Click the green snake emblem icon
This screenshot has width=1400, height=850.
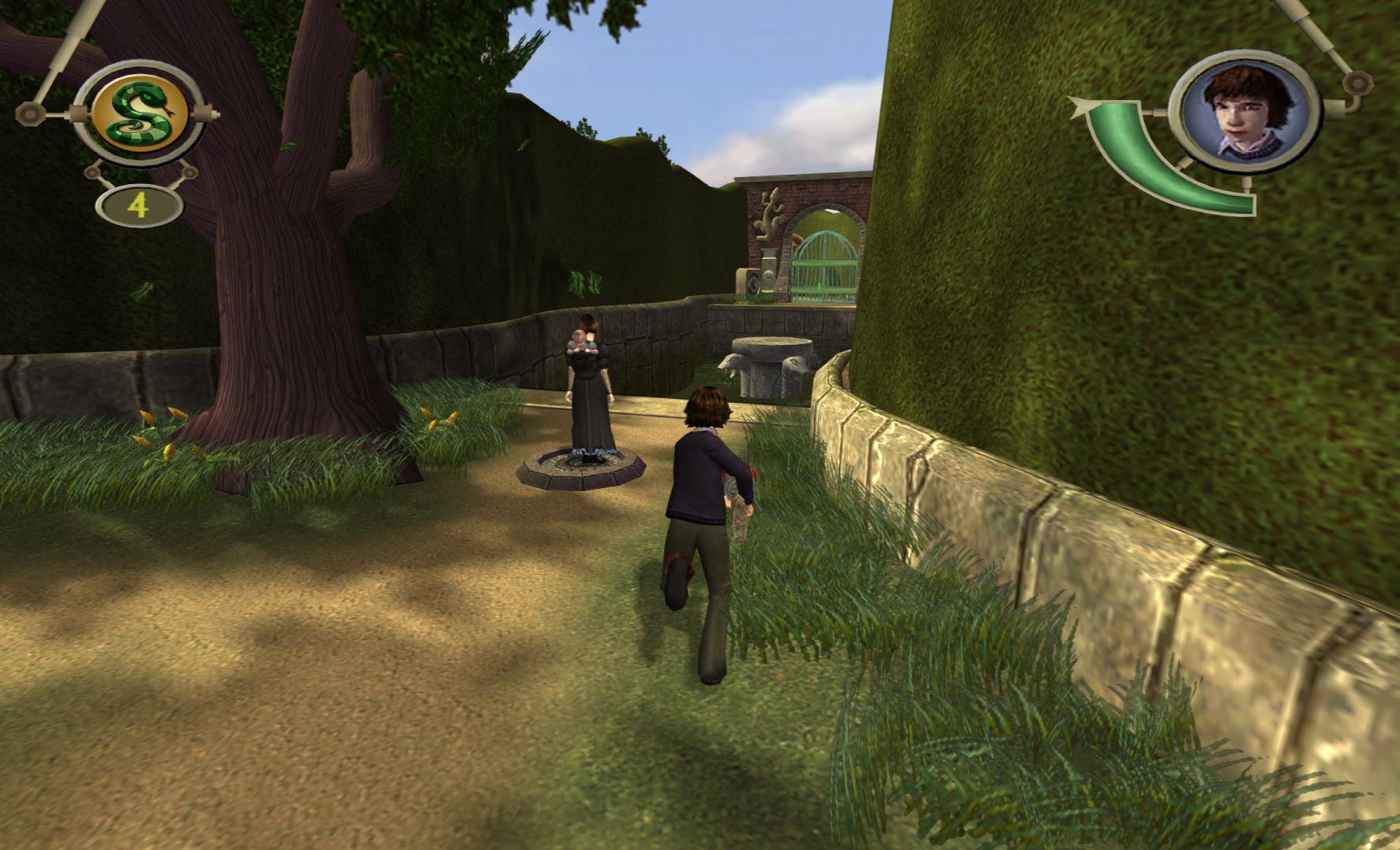[x=140, y=115]
